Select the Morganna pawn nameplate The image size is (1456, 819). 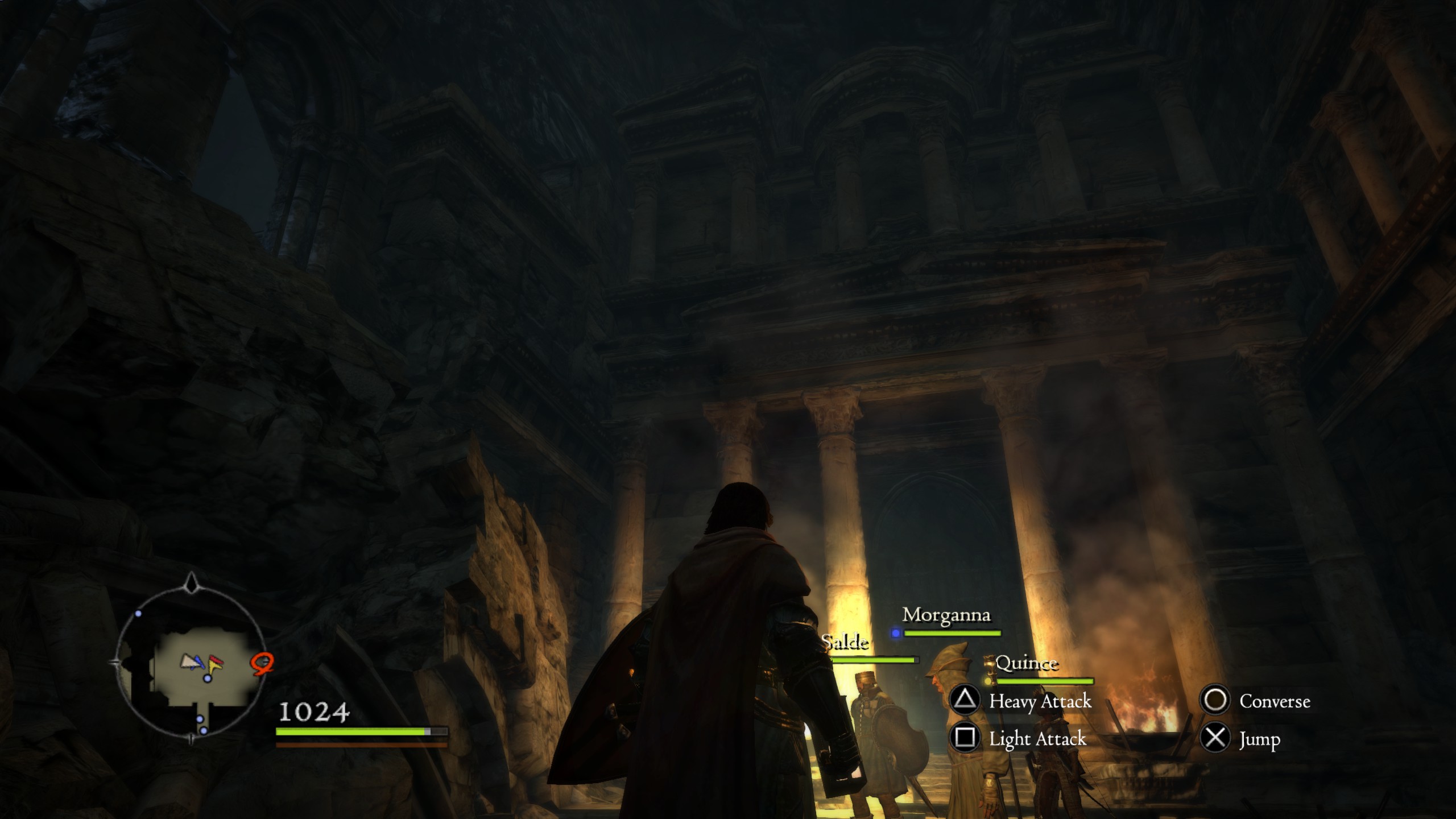(x=946, y=615)
